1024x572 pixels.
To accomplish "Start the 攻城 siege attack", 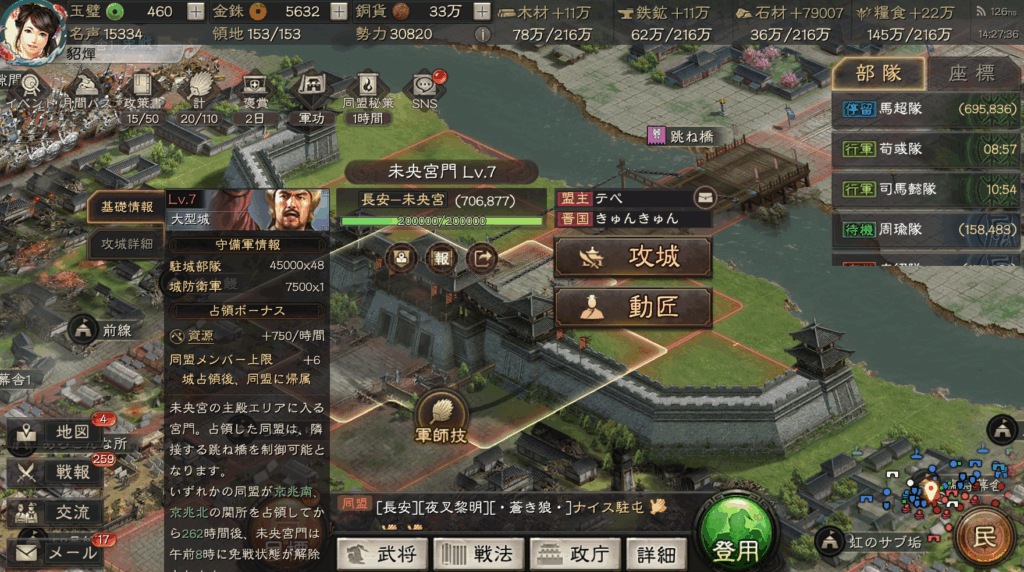I will pos(632,257).
